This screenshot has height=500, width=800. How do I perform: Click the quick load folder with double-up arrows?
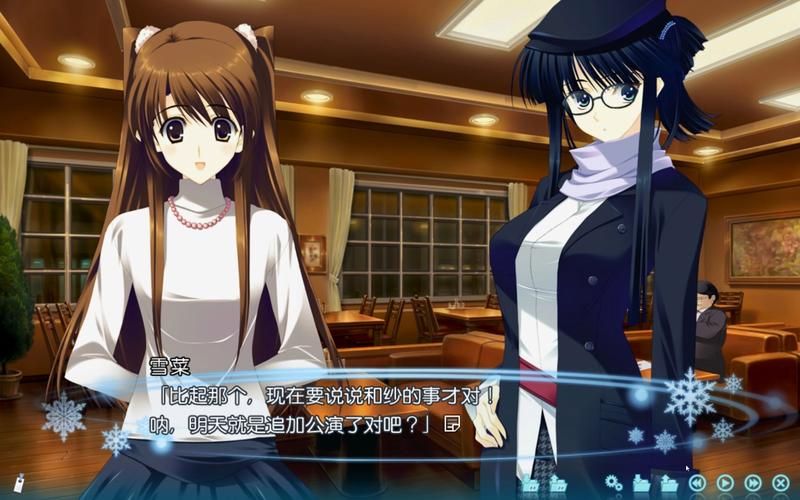[558, 484]
